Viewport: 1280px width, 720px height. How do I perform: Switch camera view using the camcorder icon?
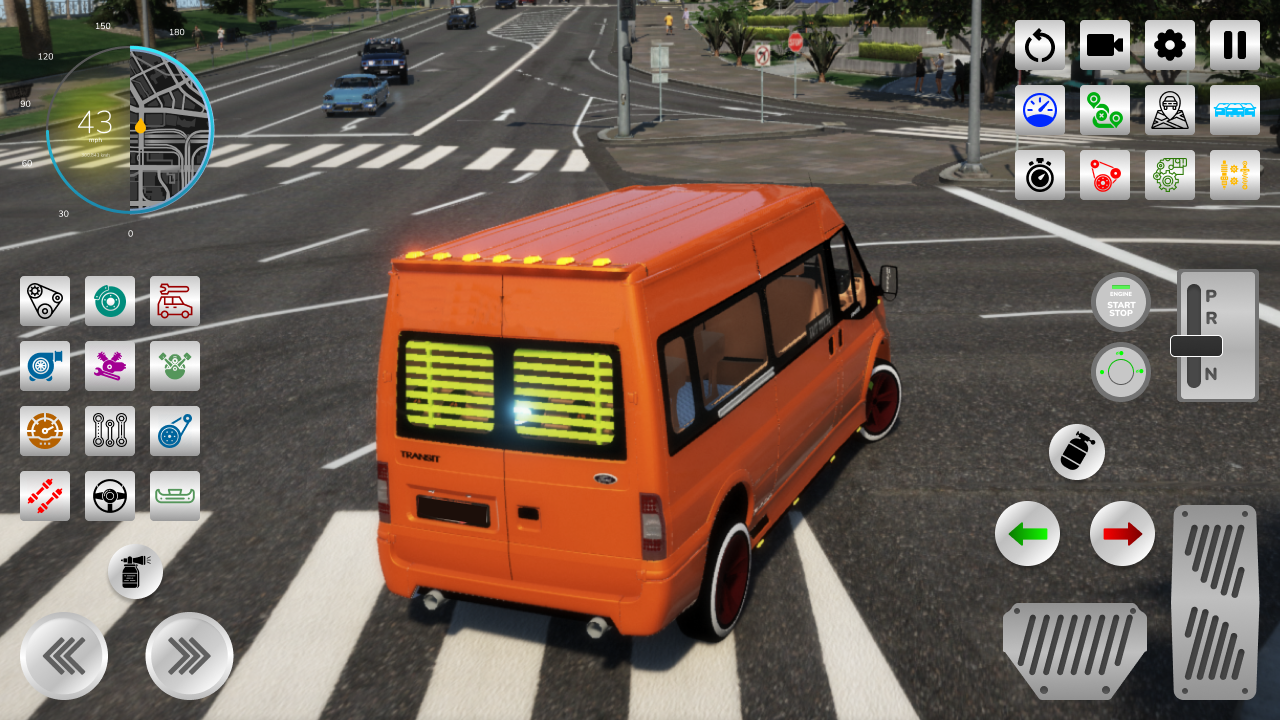1105,45
